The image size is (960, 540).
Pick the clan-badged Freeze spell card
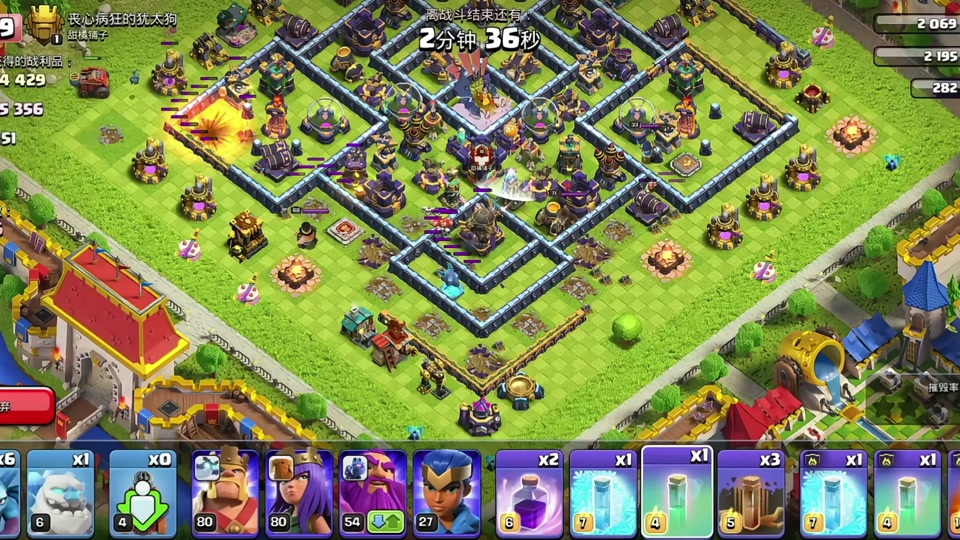click(833, 493)
